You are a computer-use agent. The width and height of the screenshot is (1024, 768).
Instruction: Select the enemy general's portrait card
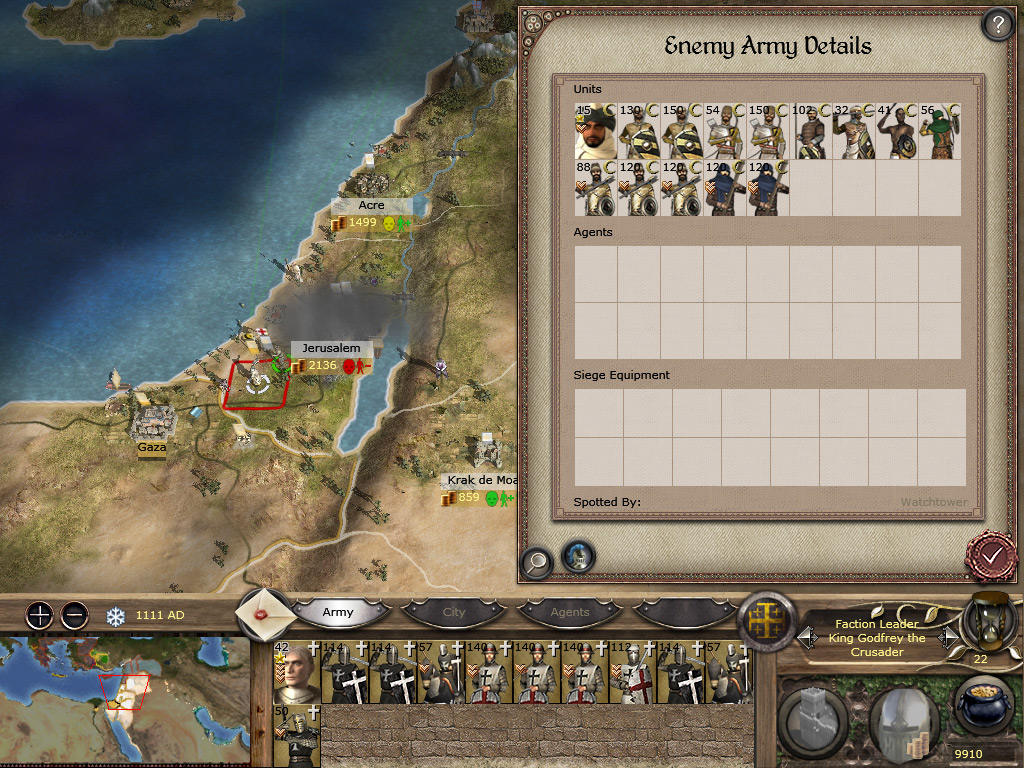pyautogui.click(x=595, y=131)
